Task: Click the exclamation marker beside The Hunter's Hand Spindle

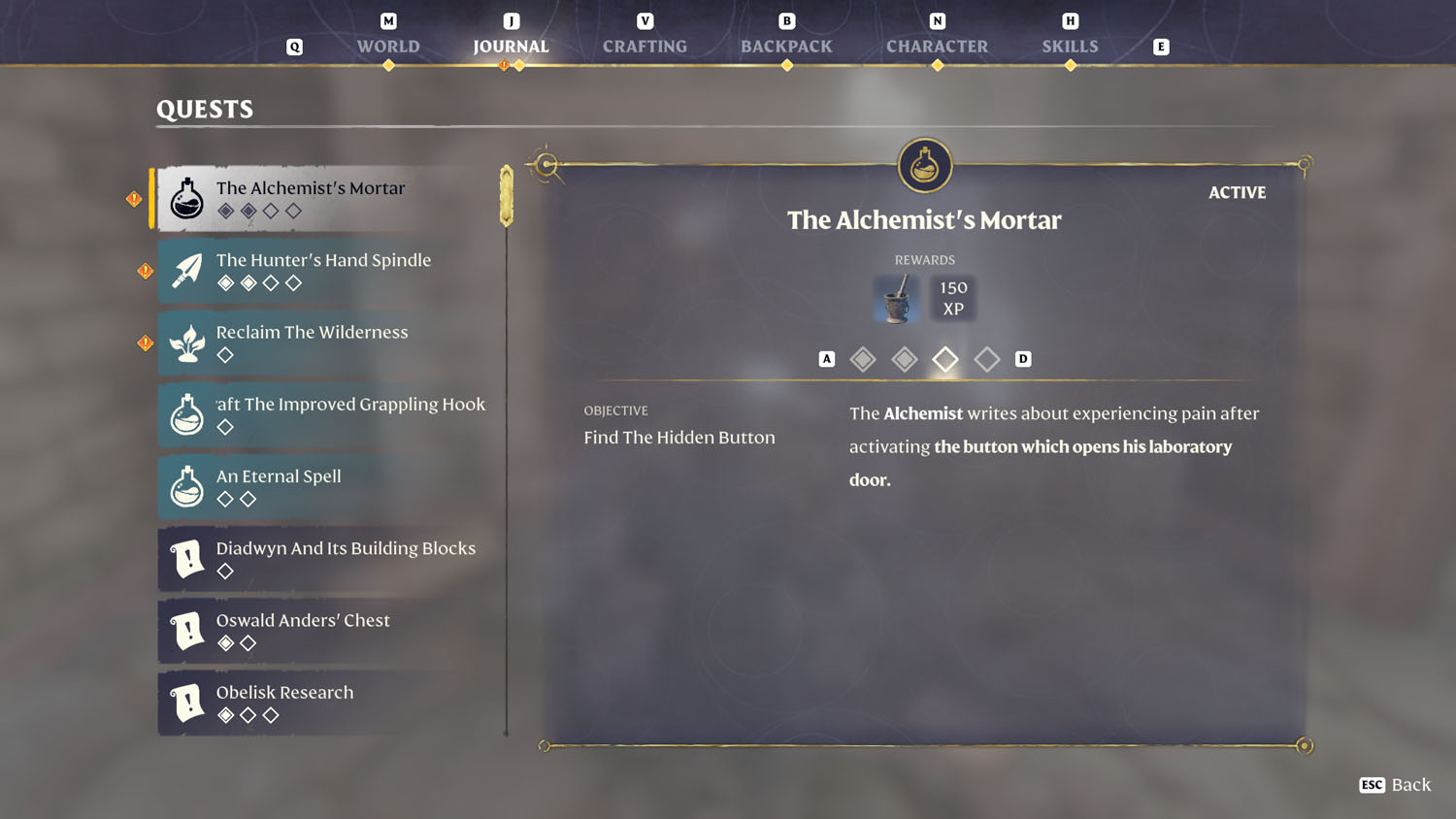Action: 144,271
